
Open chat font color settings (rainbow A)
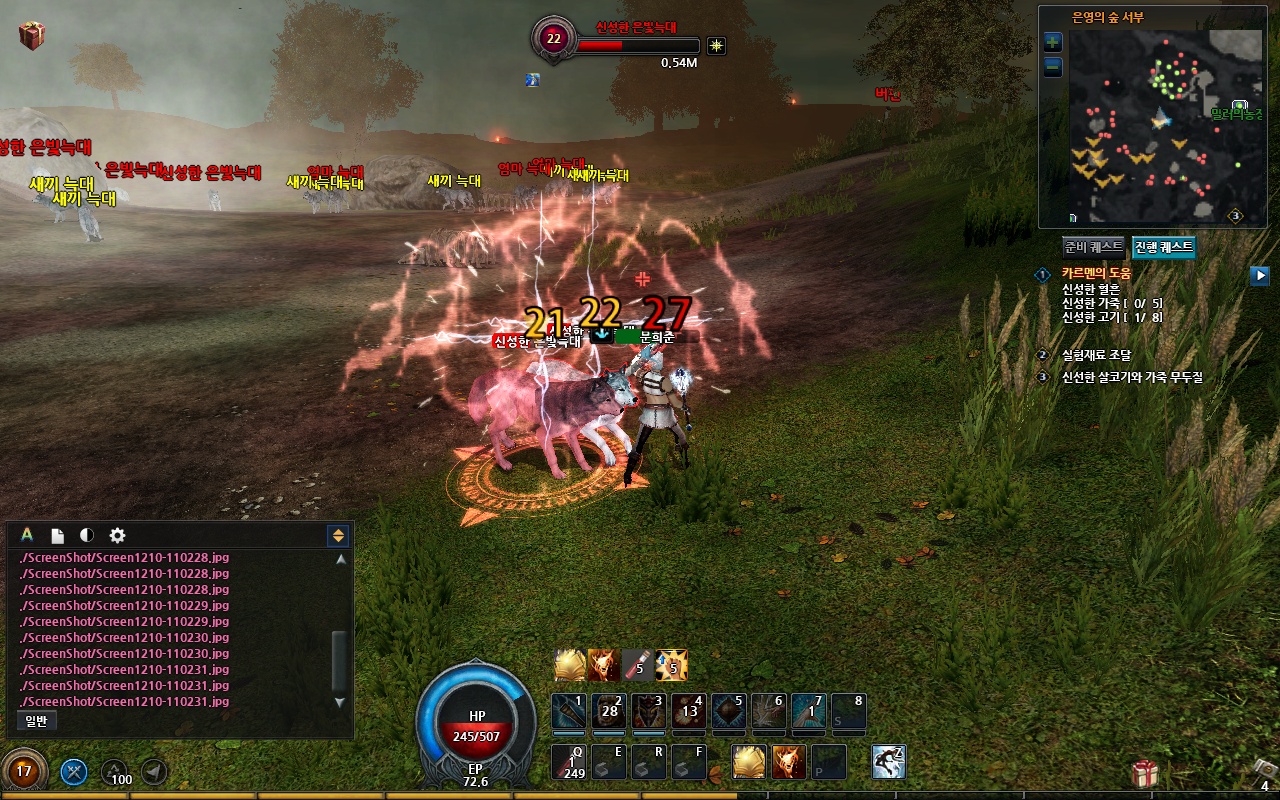[27, 535]
